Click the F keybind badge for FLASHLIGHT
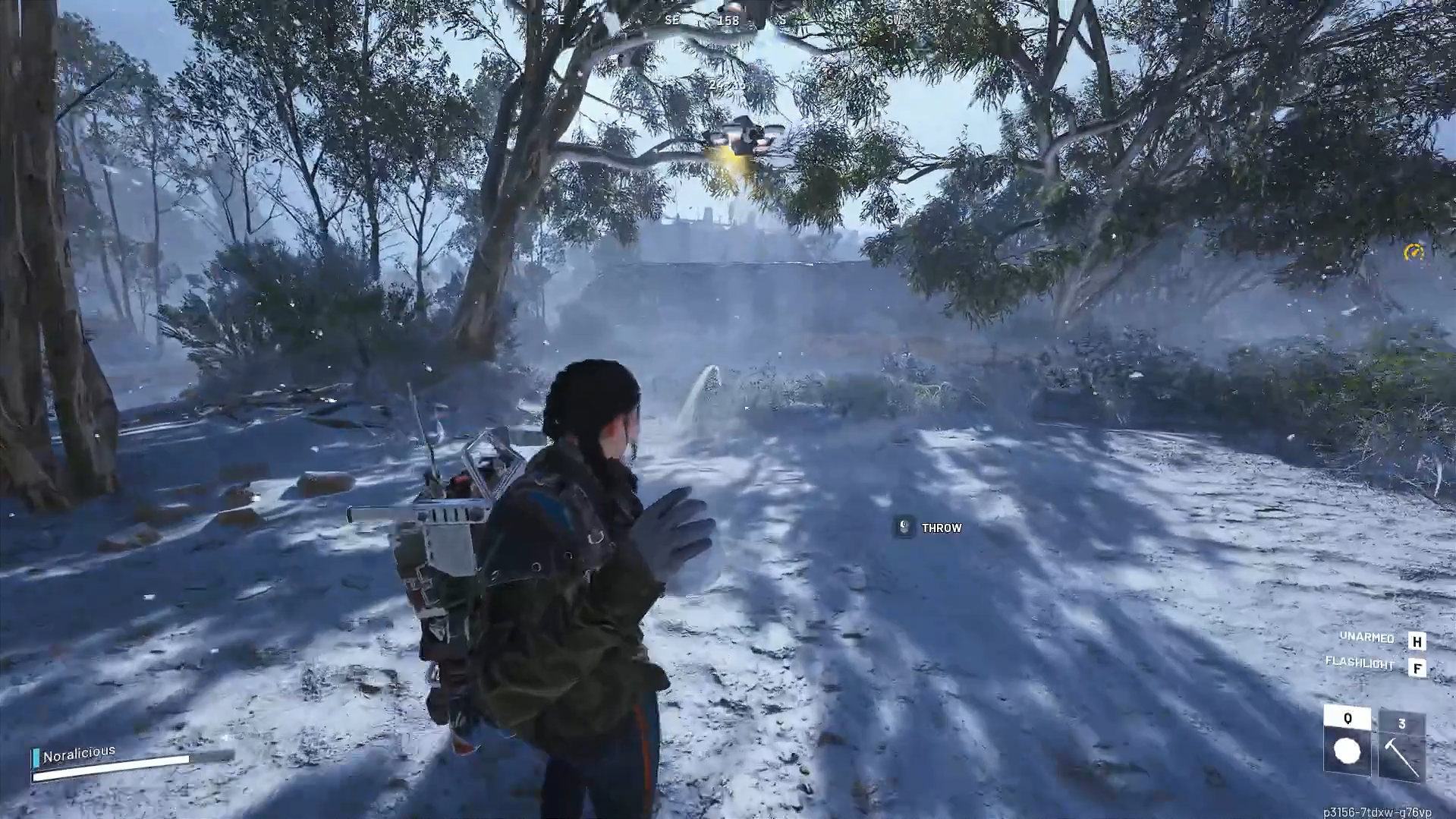 1416,668
